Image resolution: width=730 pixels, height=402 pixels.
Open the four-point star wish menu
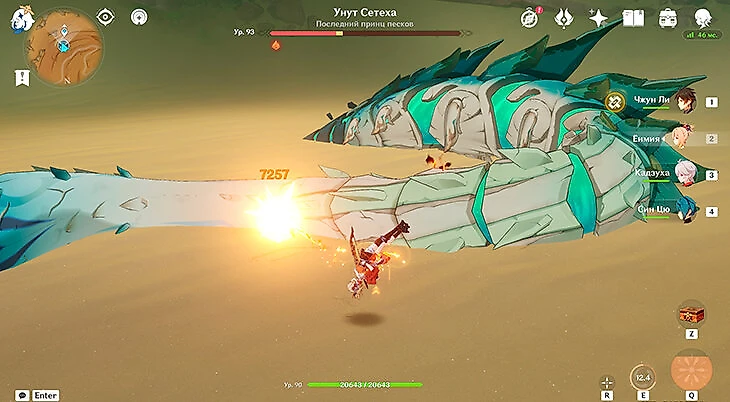point(598,18)
